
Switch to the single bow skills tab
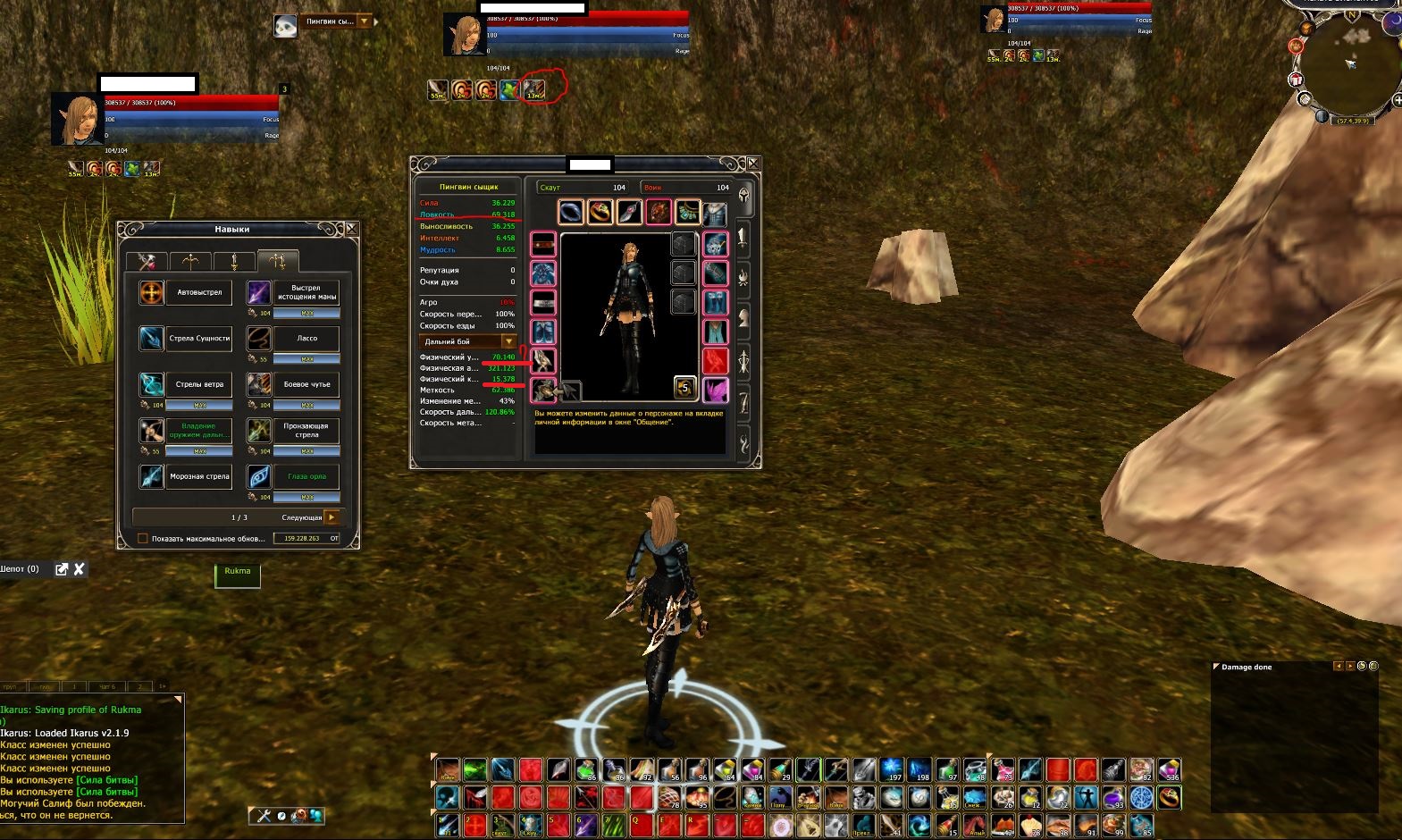pos(191,262)
